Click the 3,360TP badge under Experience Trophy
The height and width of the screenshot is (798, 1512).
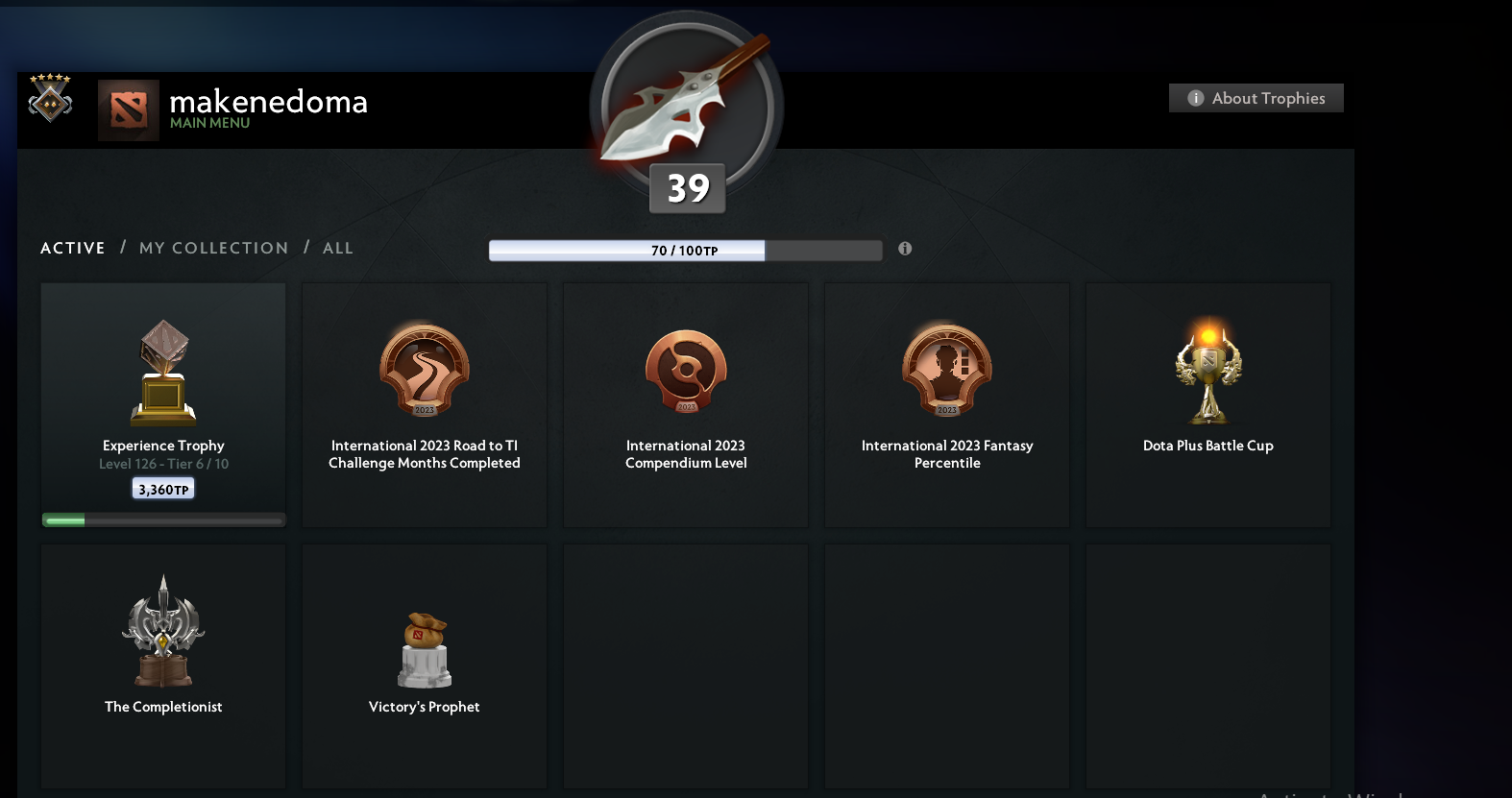(162, 487)
